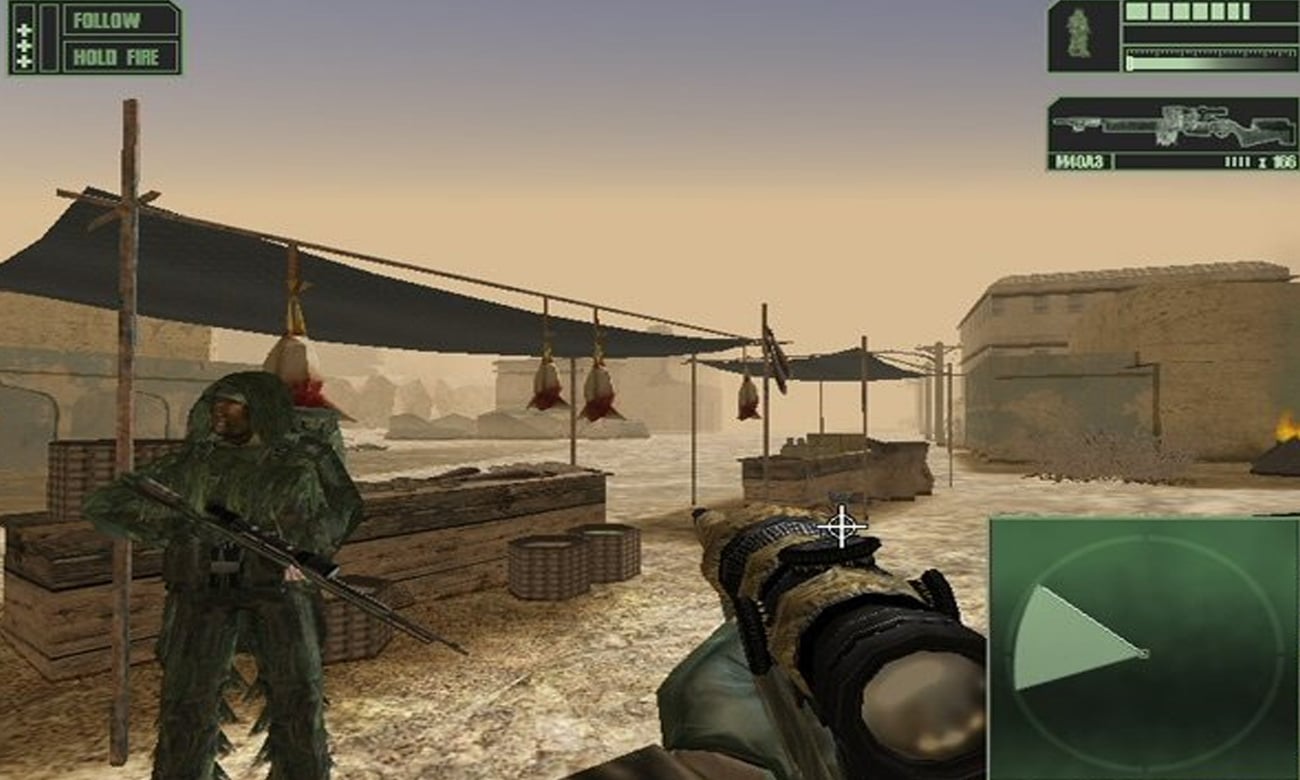The width and height of the screenshot is (1300, 780).
Task: Select the ghillie soldier portrait icon
Action: coord(1079,35)
